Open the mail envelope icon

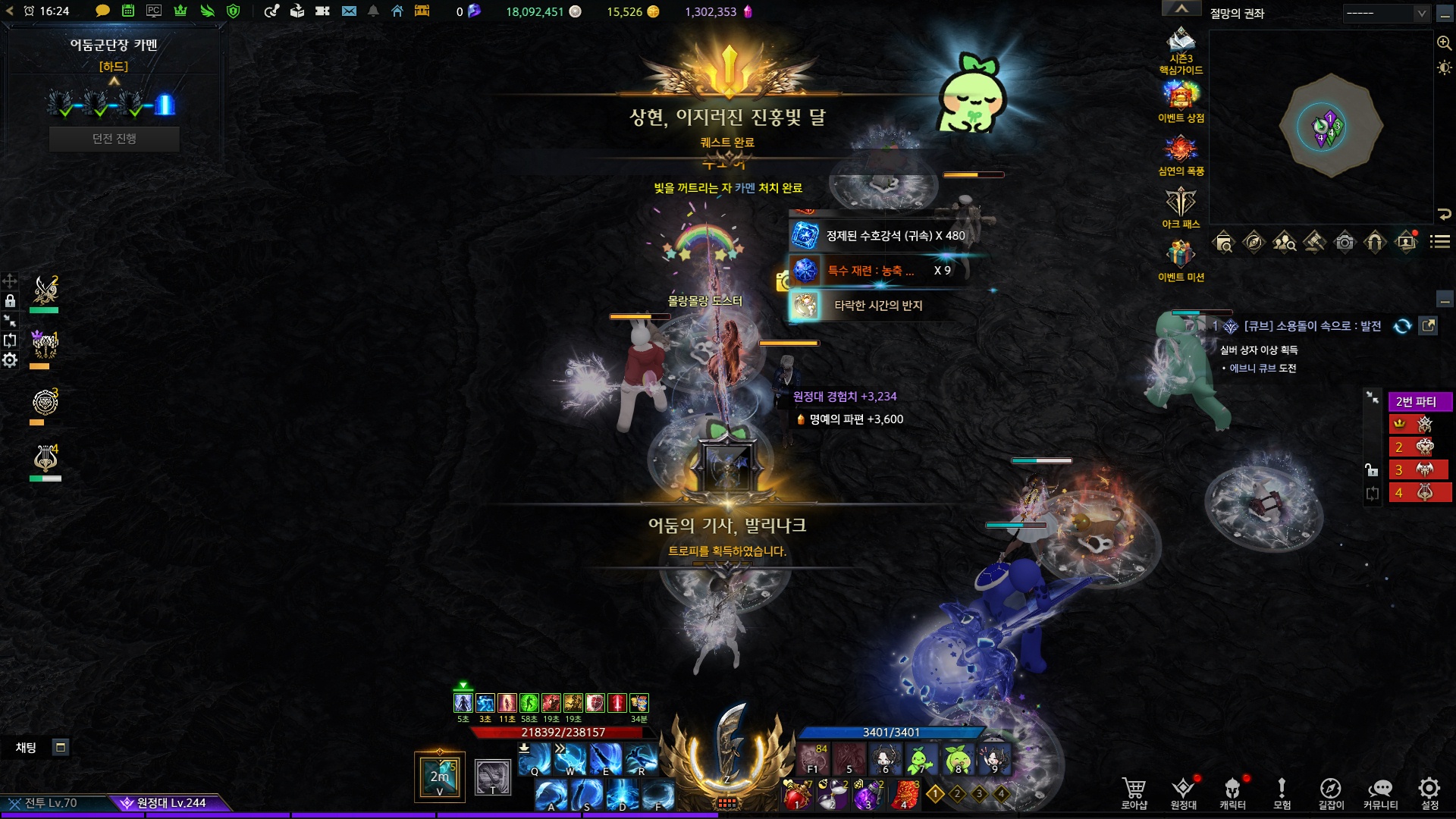click(349, 11)
